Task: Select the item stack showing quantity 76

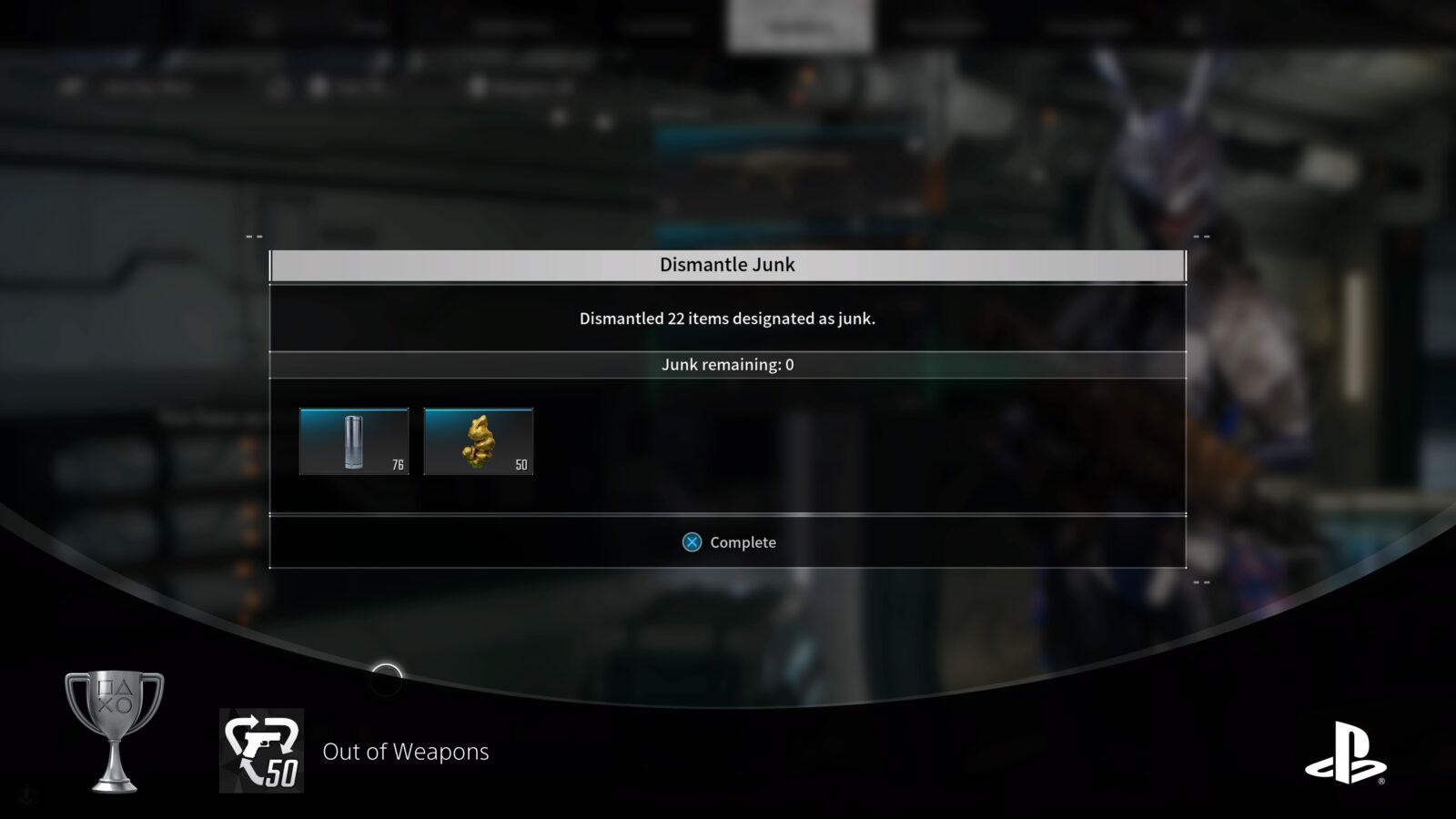Action: pyautogui.click(x=353, y=441)
